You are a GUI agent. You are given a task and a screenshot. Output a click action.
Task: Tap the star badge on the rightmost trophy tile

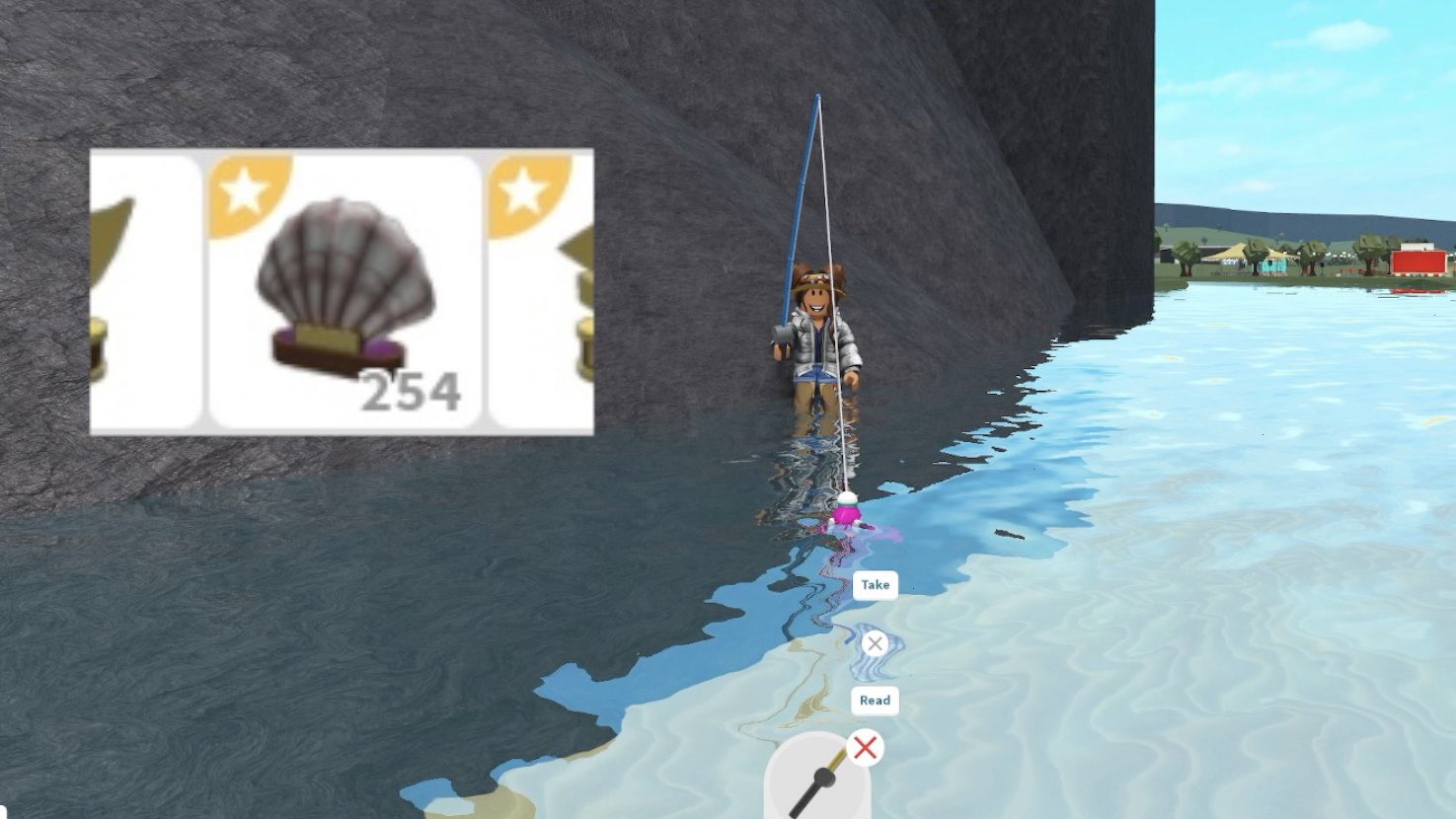(520, 187)
